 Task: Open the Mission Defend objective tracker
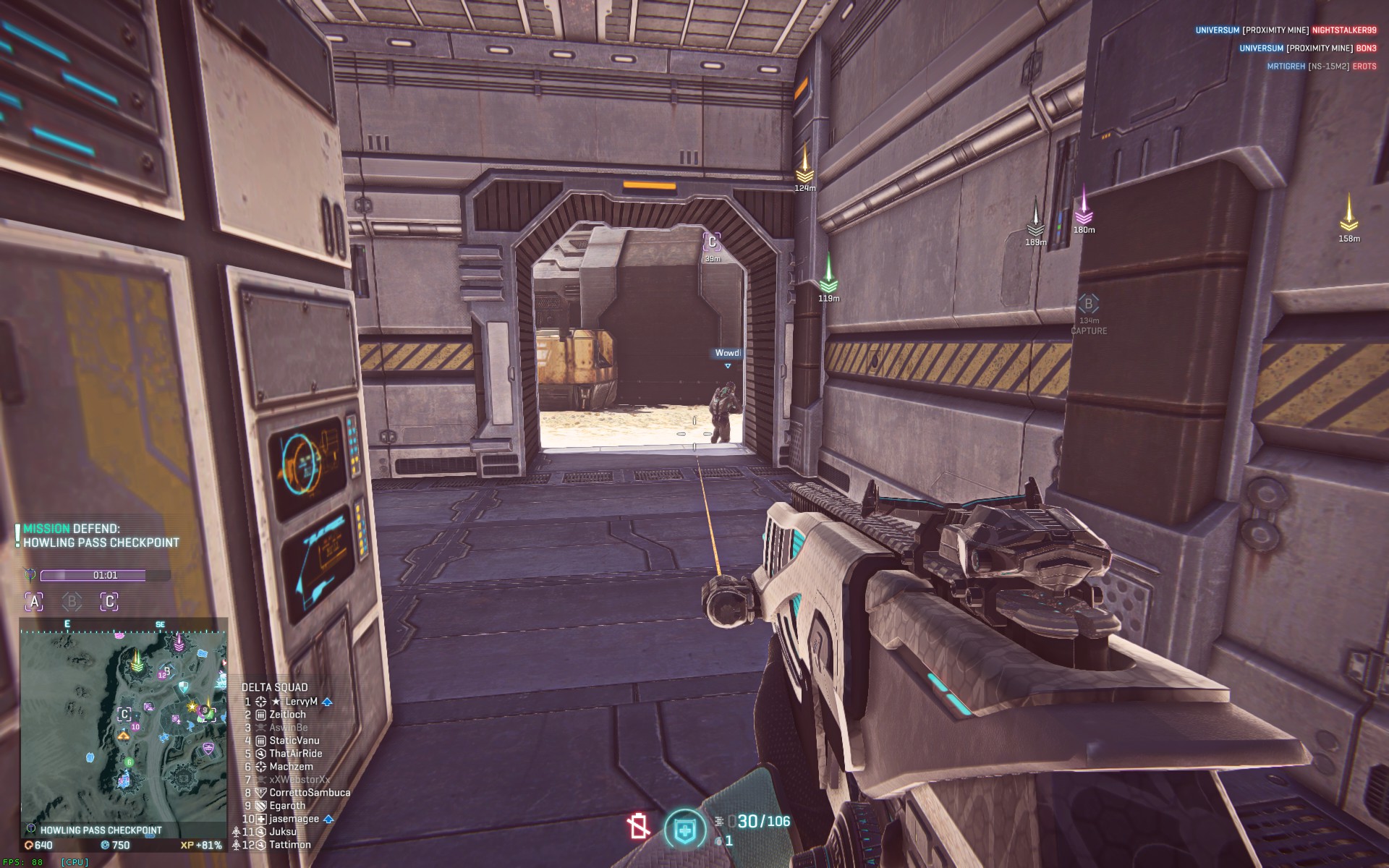point(100,536)
